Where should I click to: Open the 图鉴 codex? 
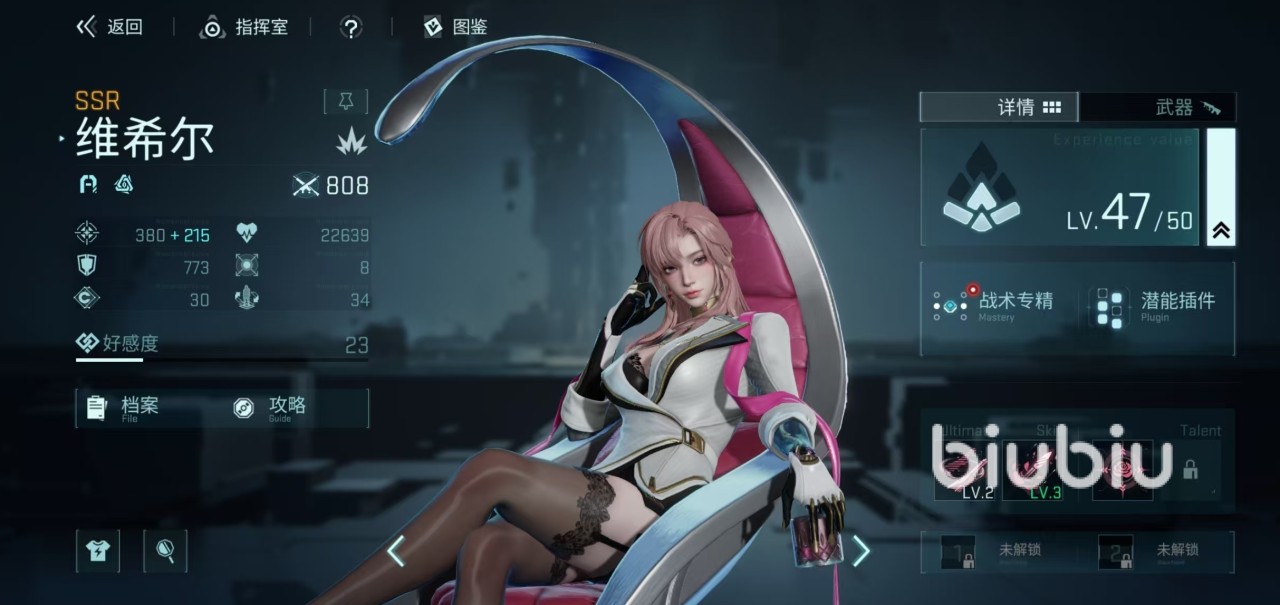tap(456, 27)
